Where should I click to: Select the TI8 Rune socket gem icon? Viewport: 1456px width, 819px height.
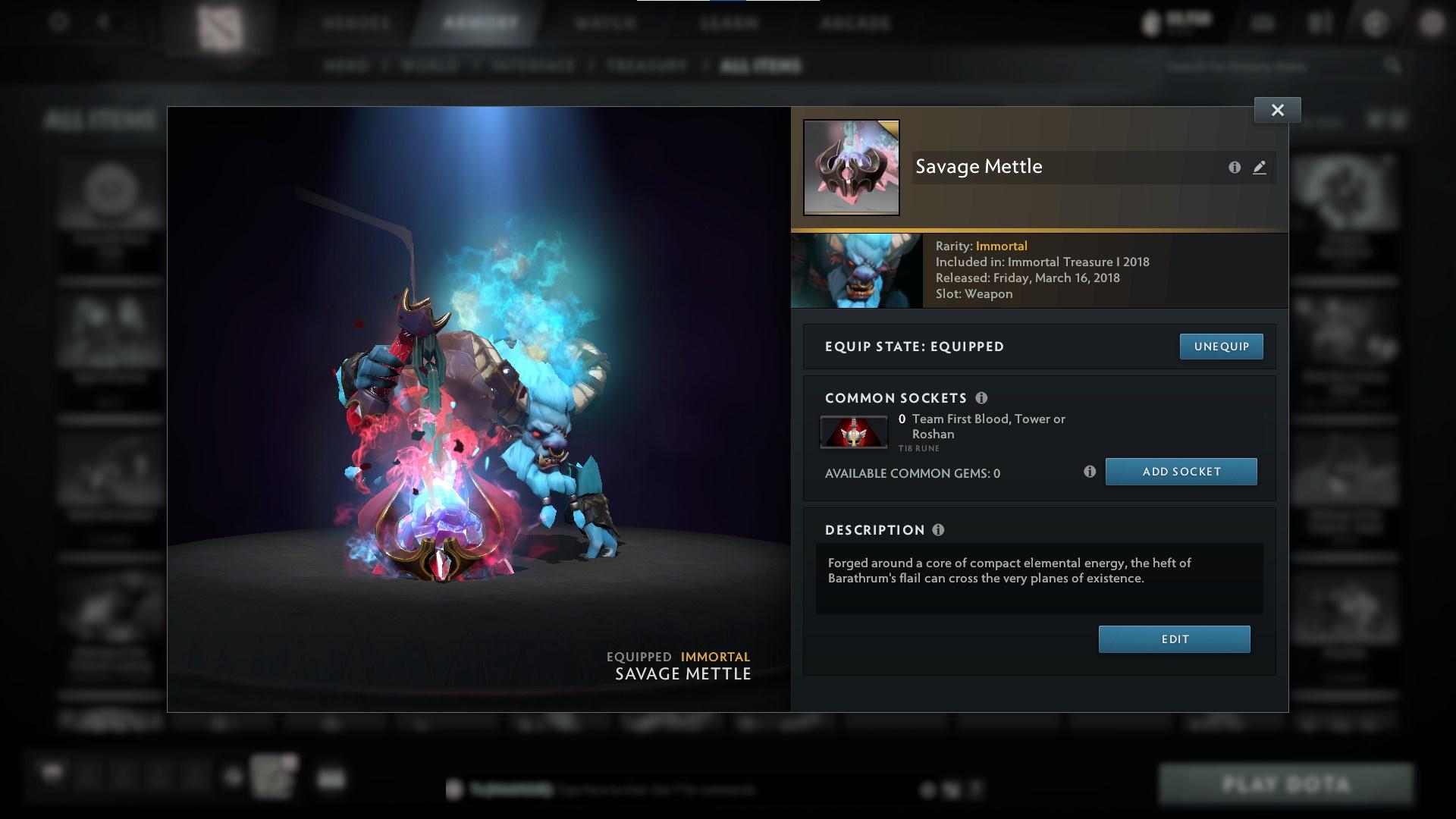coord(854,431)
